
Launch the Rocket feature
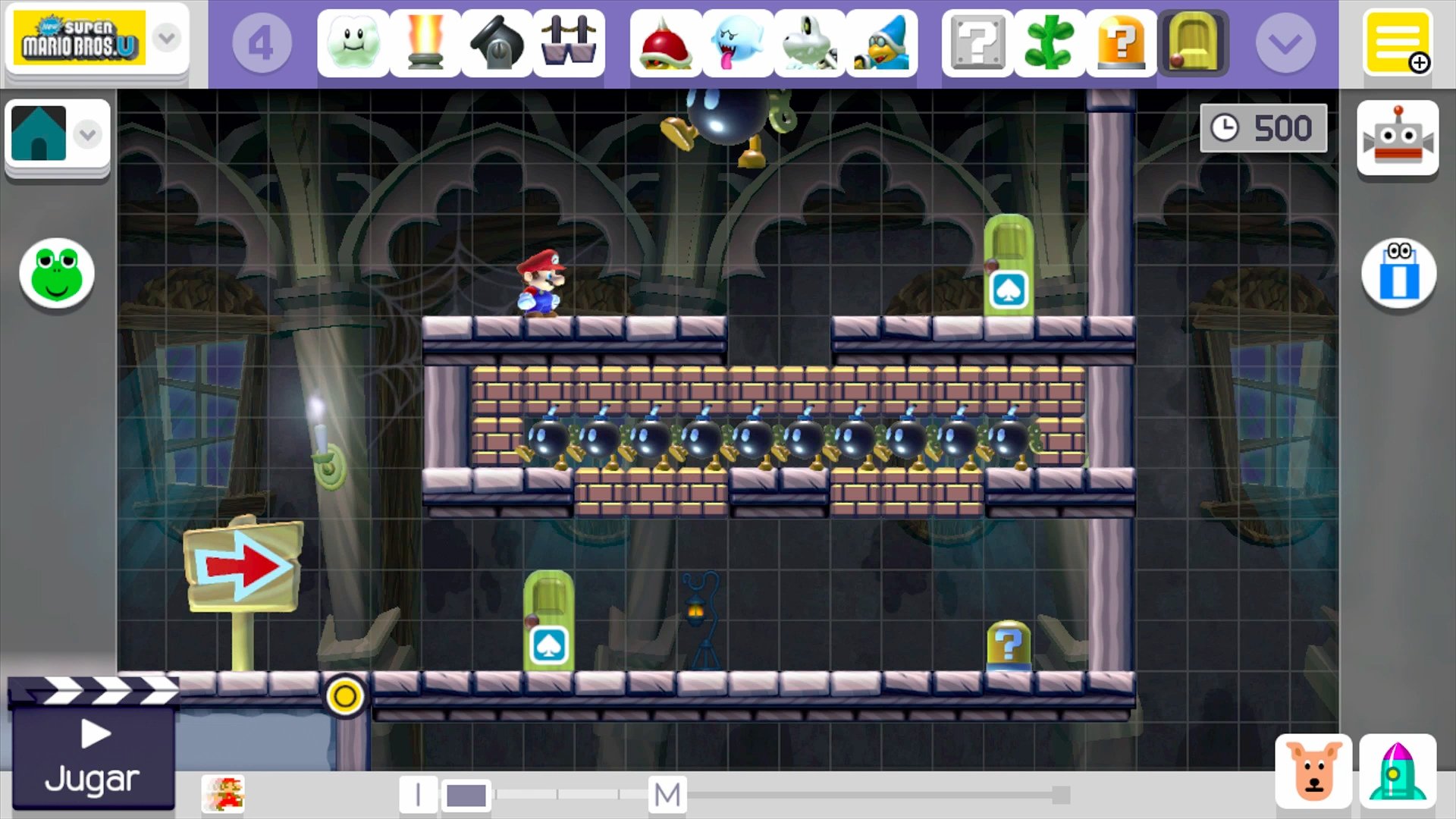(x=1401, y=769)
